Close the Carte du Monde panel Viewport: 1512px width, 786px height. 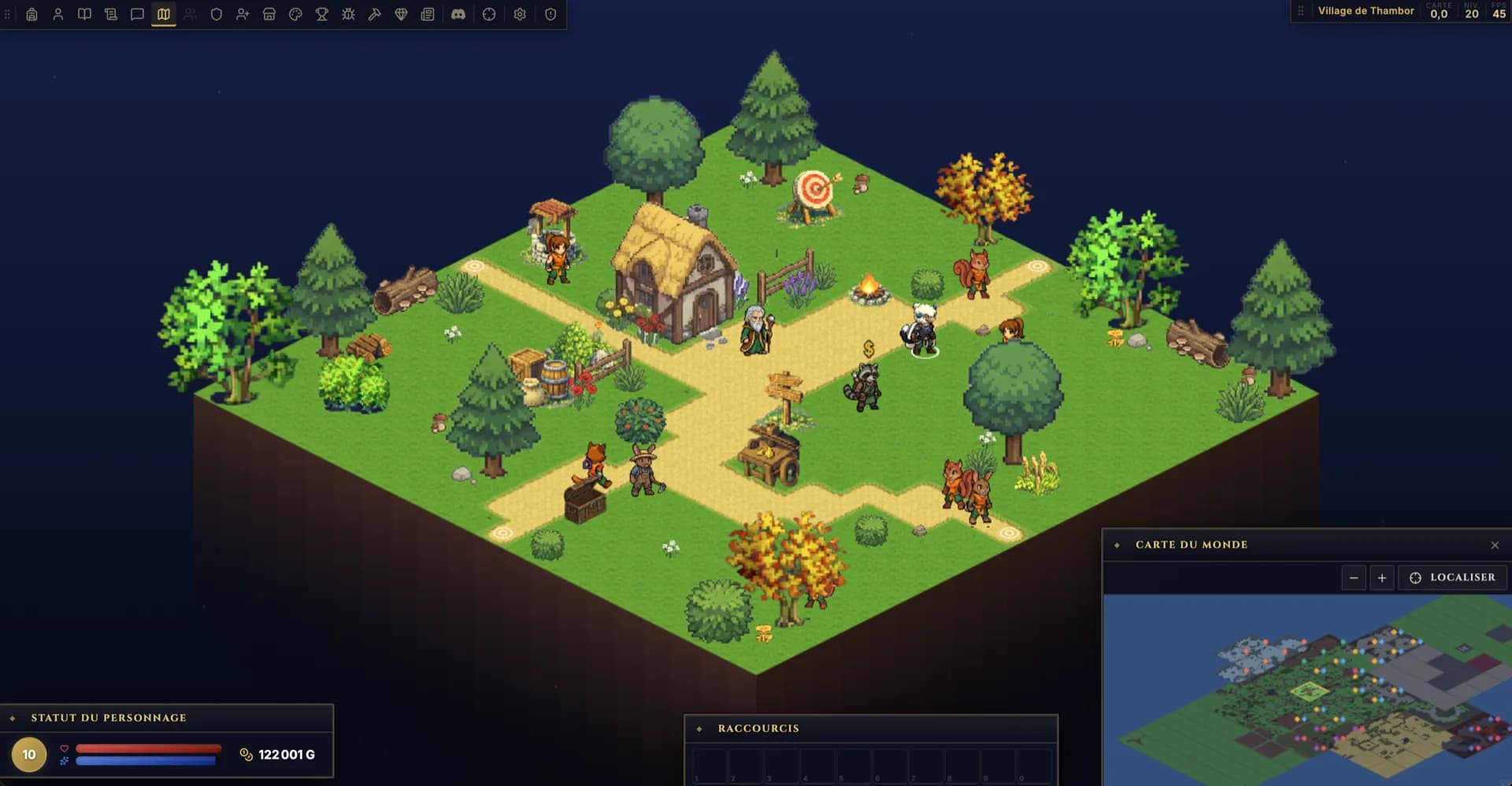(1495, 545)
